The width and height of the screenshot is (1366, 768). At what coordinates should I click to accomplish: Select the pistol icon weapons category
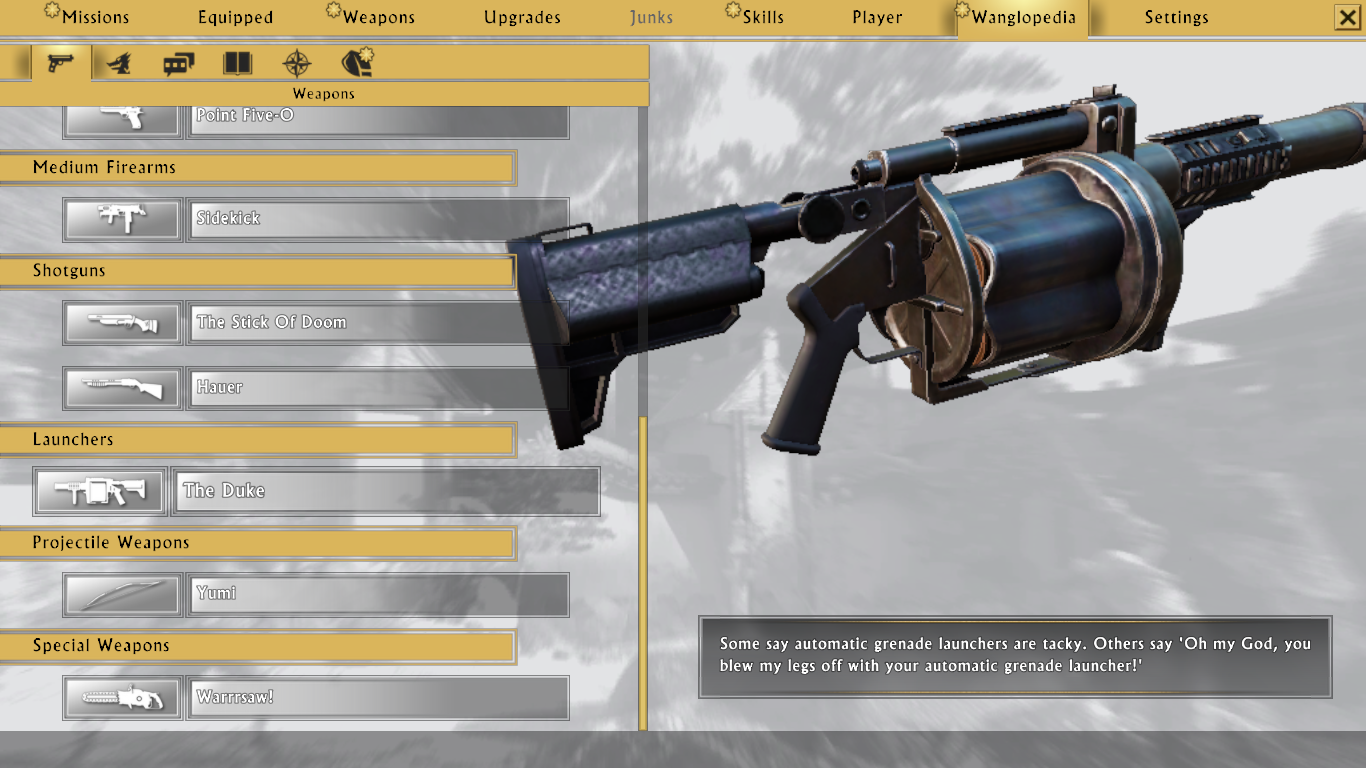61,64
